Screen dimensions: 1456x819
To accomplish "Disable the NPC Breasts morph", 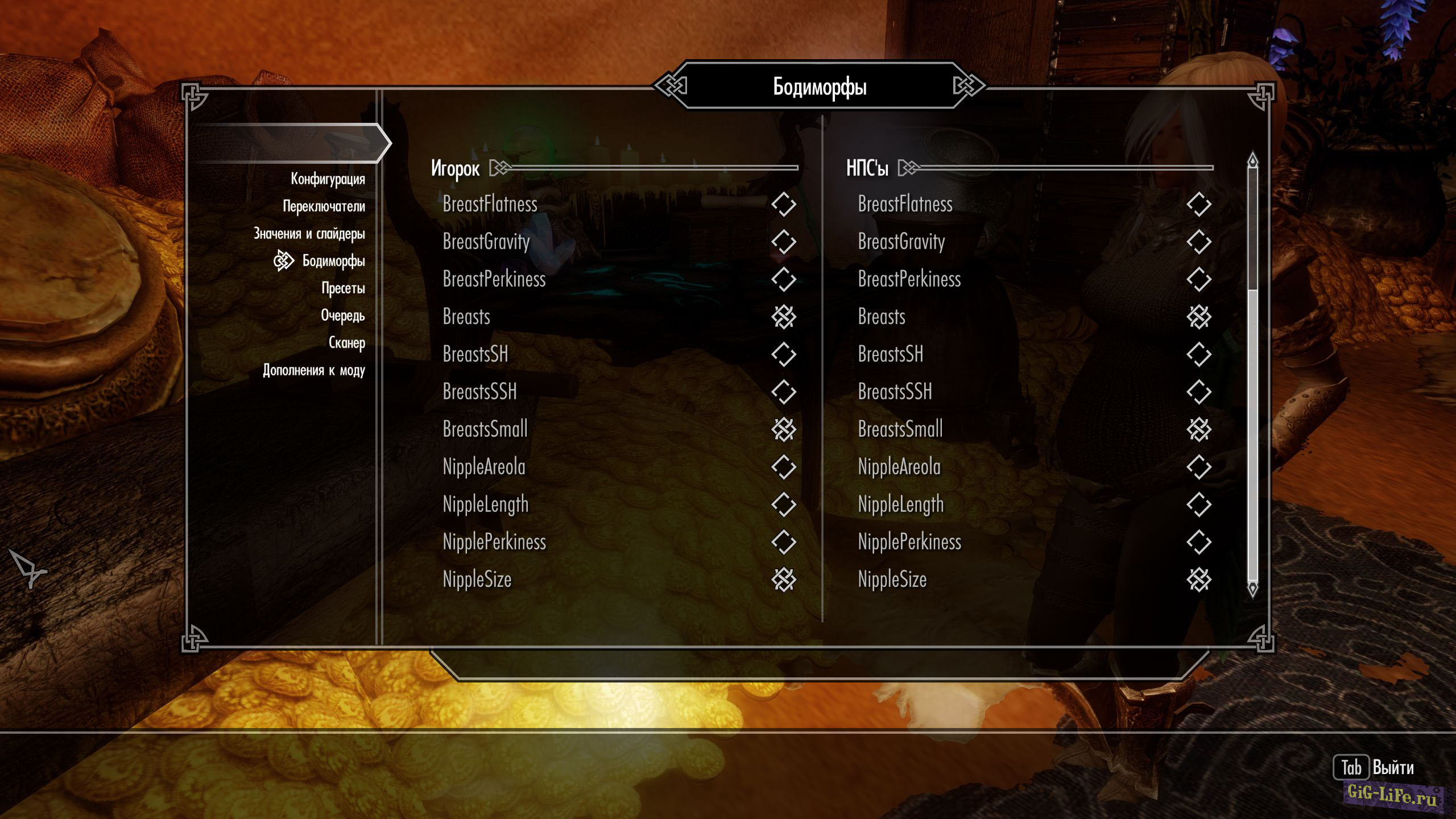I will click(x=1198, y=317).
